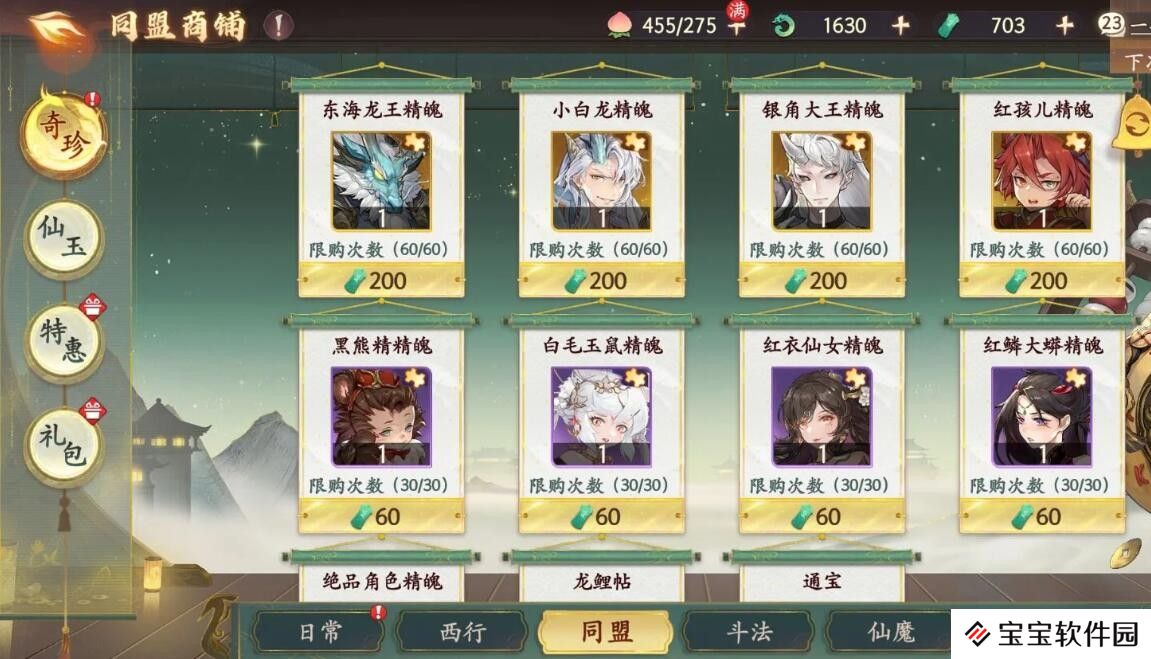Viewport: 1151px width, 659px height.
Task: Select the 白毛玉鼠精魄 portrait
Action: (601, 415)
